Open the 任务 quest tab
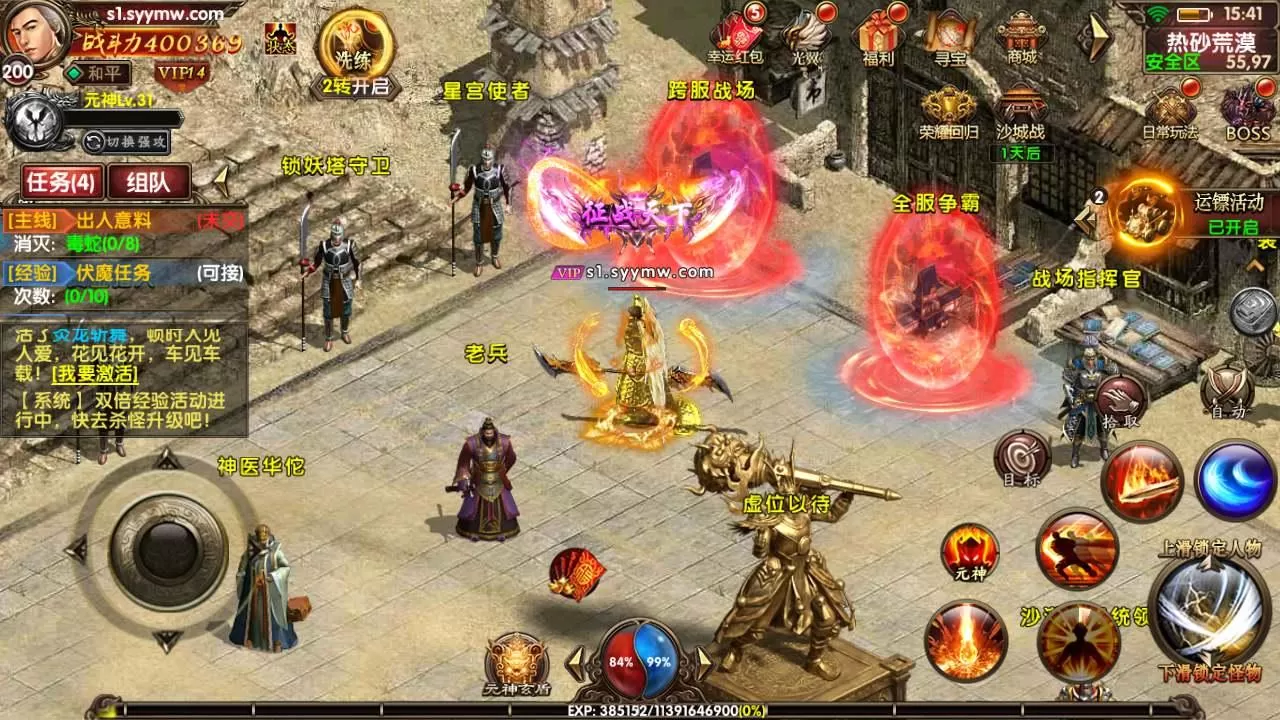The image size is (1280, 720). click(x=61, y=182)
